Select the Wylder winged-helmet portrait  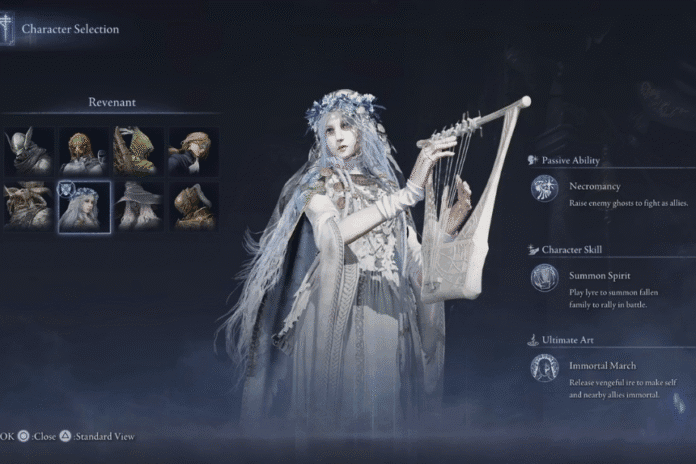tap(29, 151)
